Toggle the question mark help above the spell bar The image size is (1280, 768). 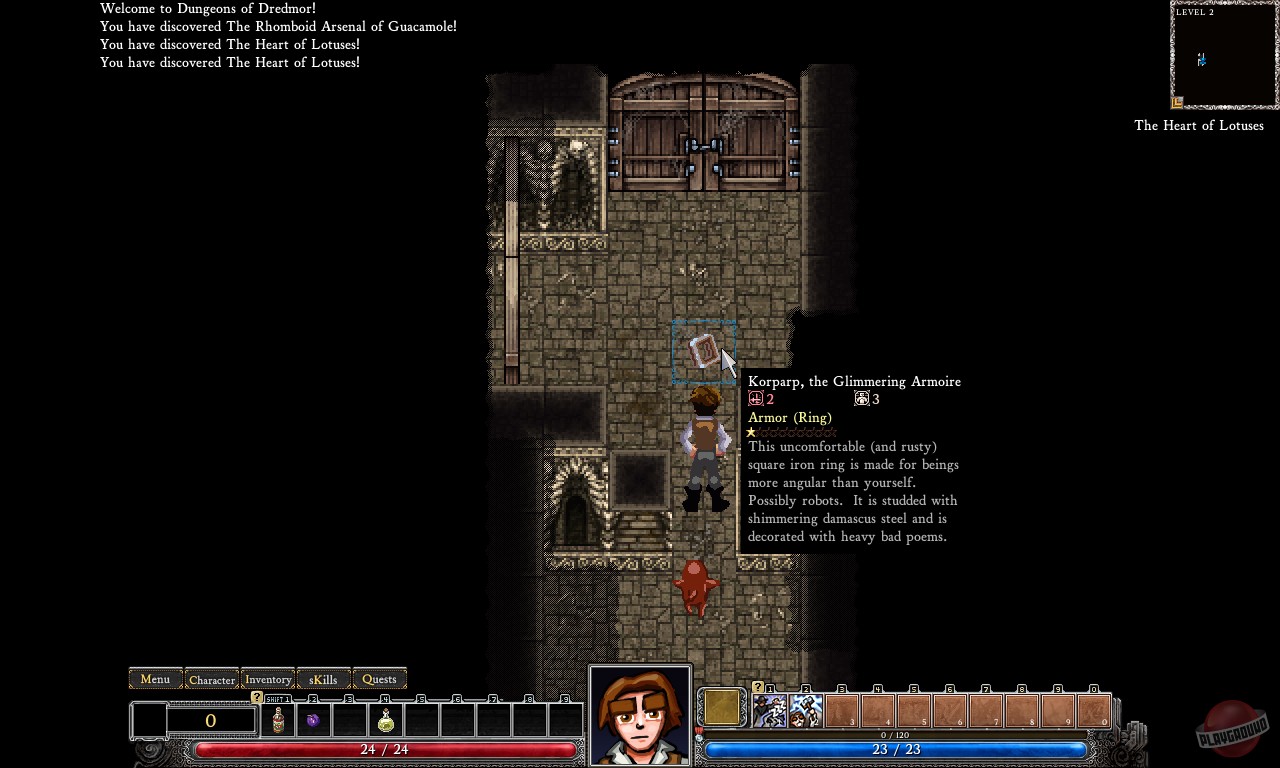[x=757, y=687]
